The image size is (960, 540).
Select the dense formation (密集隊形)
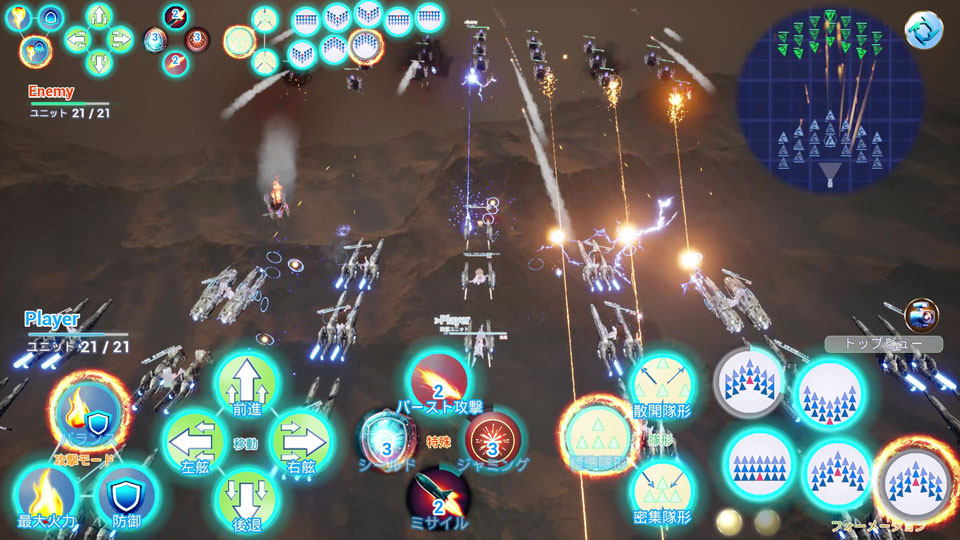pyautogui.click(x=663, y=492)
